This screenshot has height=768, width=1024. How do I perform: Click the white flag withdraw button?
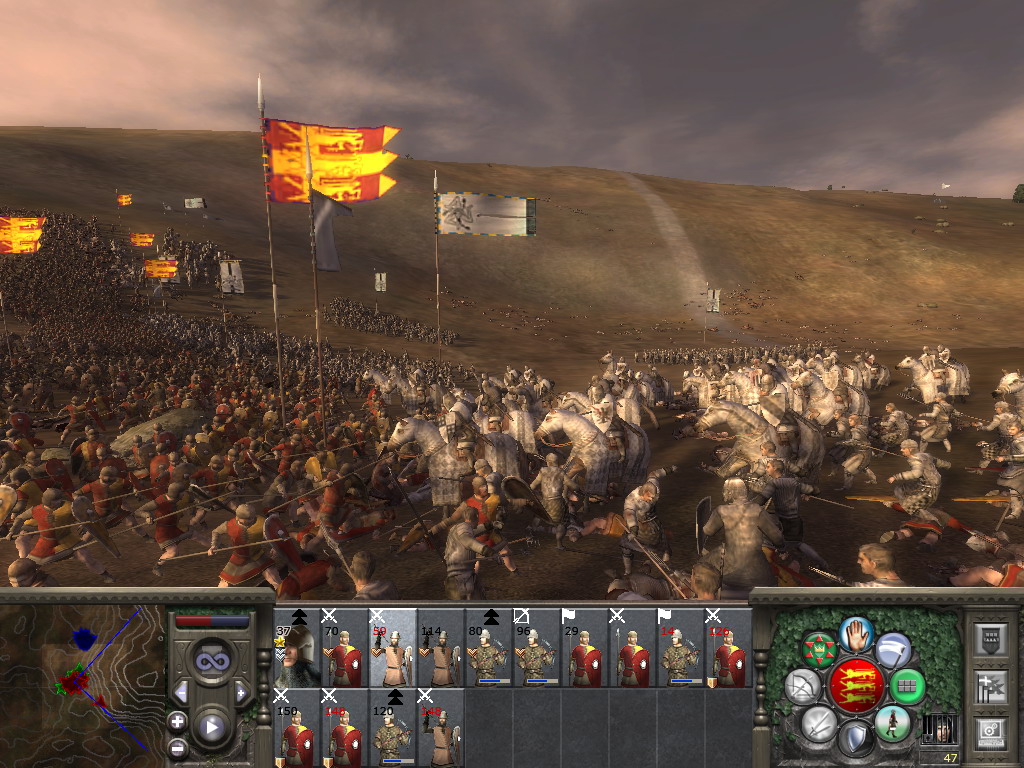tap(892, 650)
